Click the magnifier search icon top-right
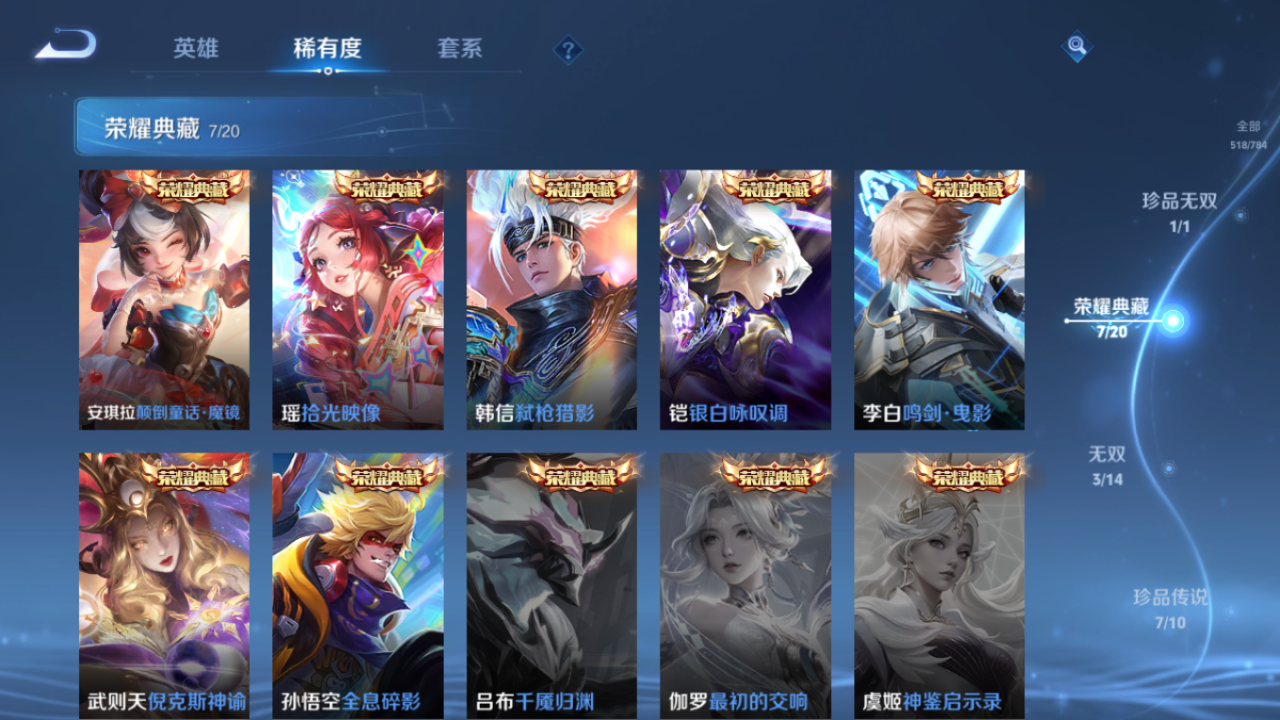This screenshot has width=1280, height=720. pos(1075,46)
